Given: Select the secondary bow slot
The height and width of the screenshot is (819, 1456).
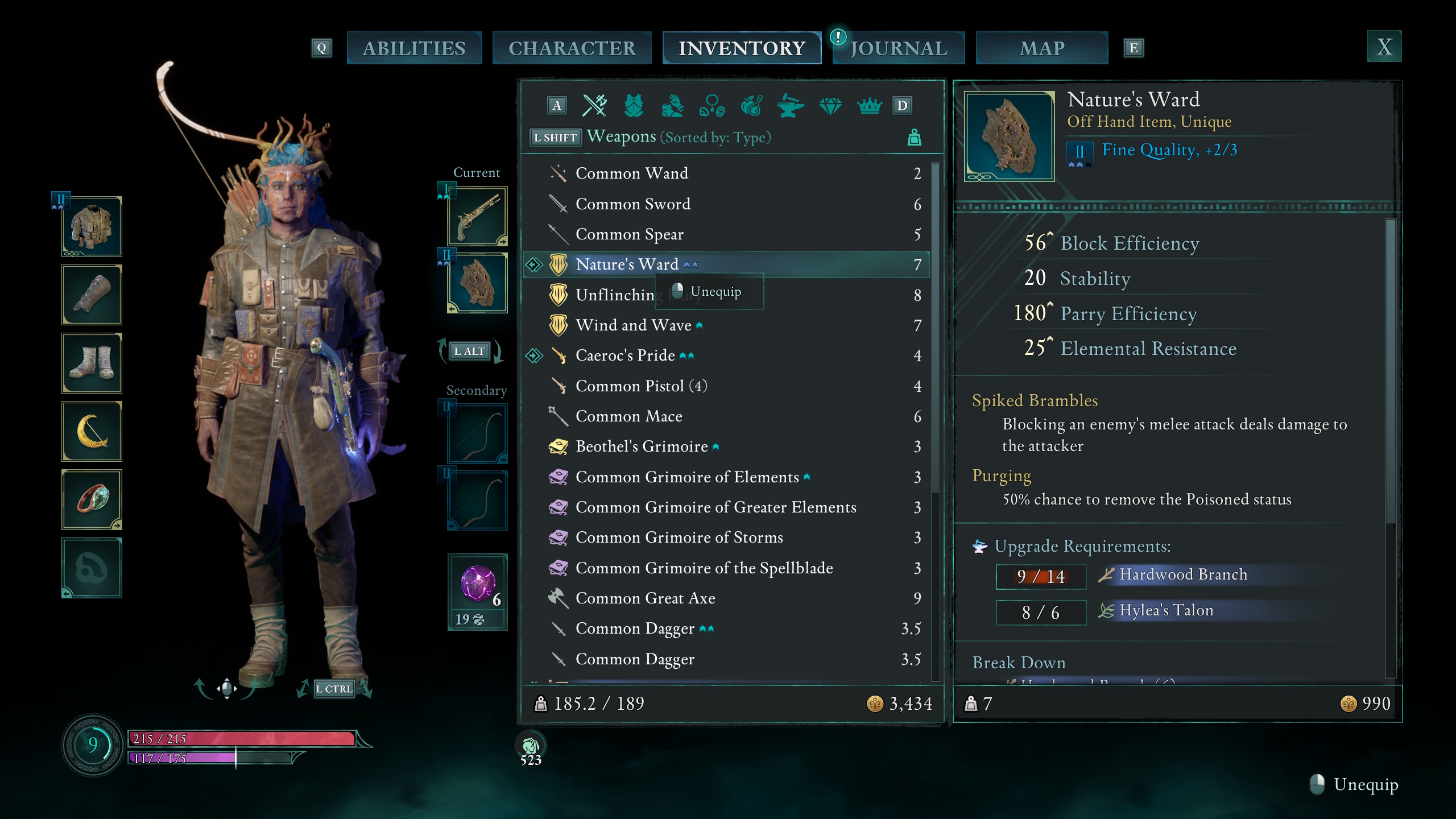Looking at the screenshot, I should click(x=477, y=433).
